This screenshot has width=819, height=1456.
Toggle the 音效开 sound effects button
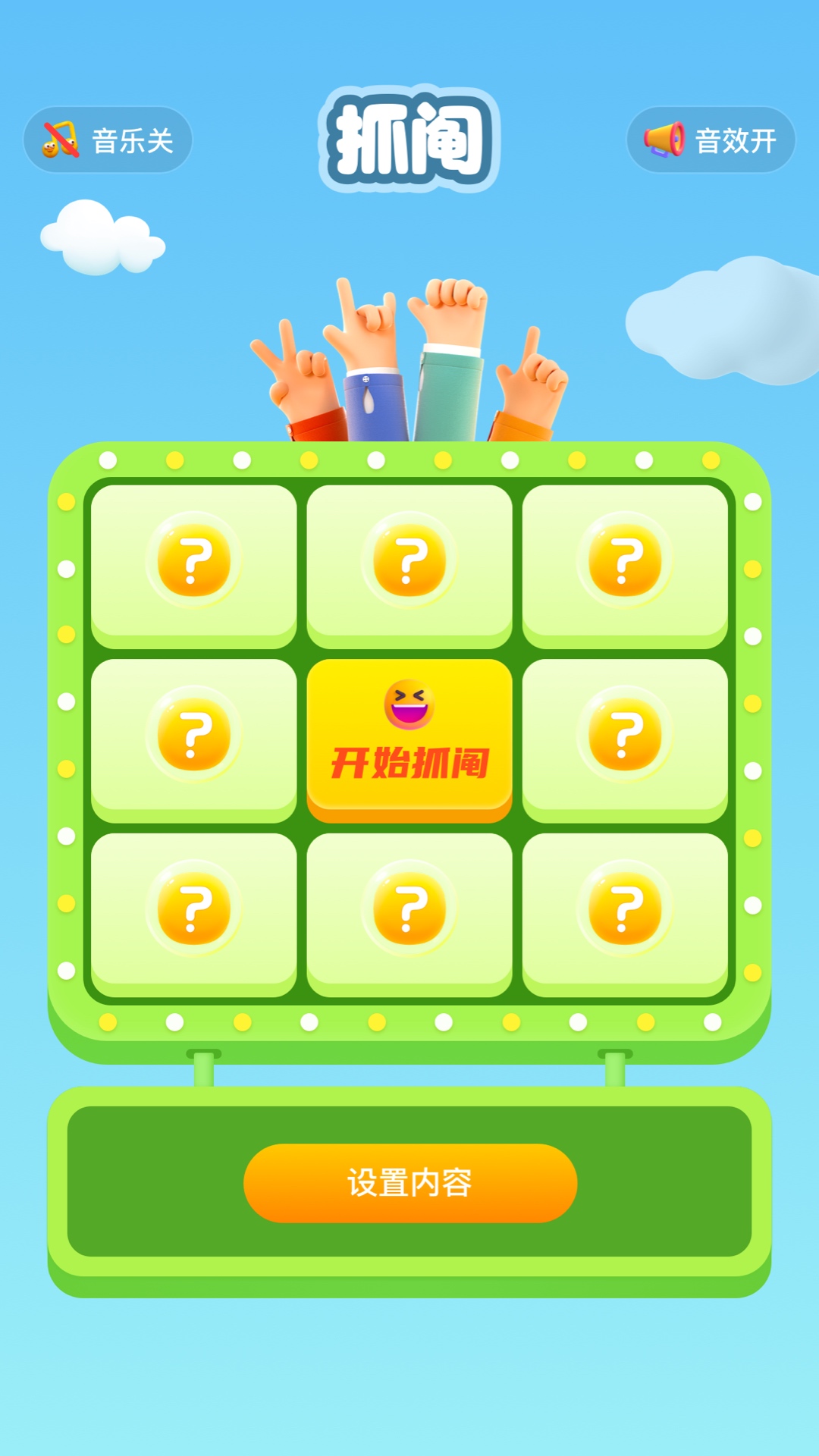(x=711, y=140)
